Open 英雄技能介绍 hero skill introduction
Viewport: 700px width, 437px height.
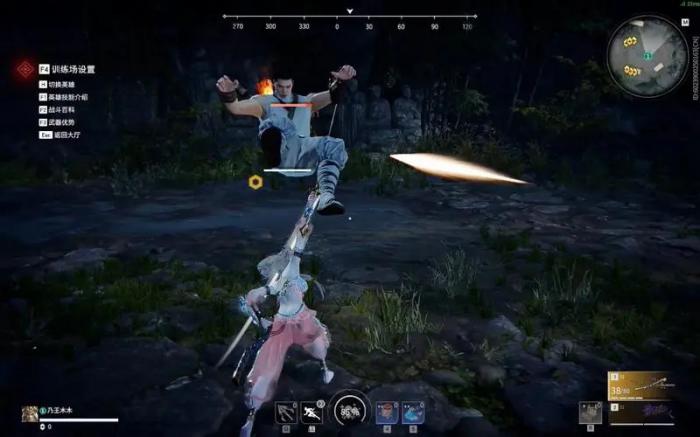coord(69,97)
